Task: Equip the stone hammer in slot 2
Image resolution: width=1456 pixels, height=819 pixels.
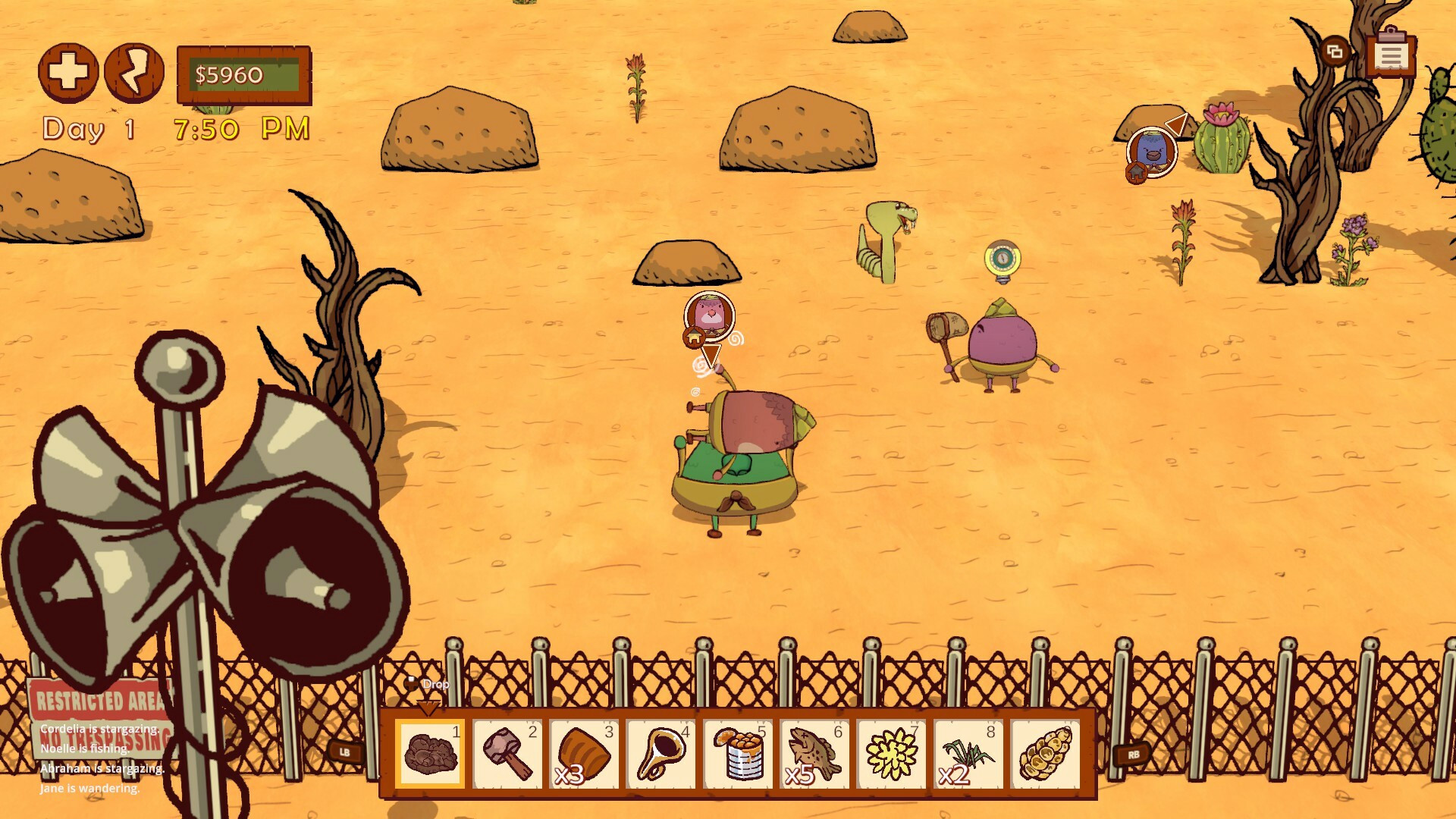Action: 507,753
